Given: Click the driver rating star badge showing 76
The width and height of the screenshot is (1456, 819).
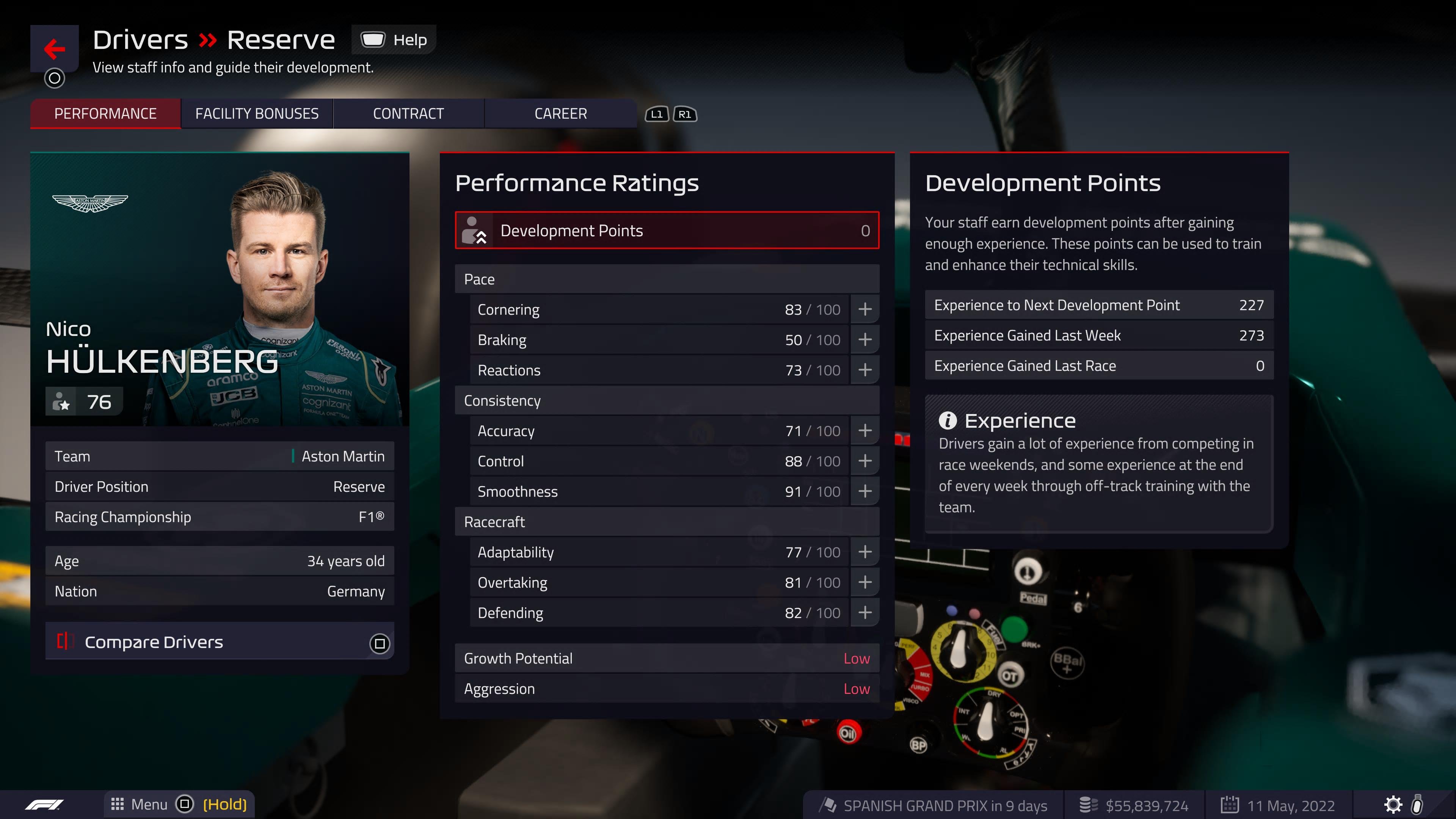Looking at the screenshot, I should pyautogui.click(x=84, y=401).
